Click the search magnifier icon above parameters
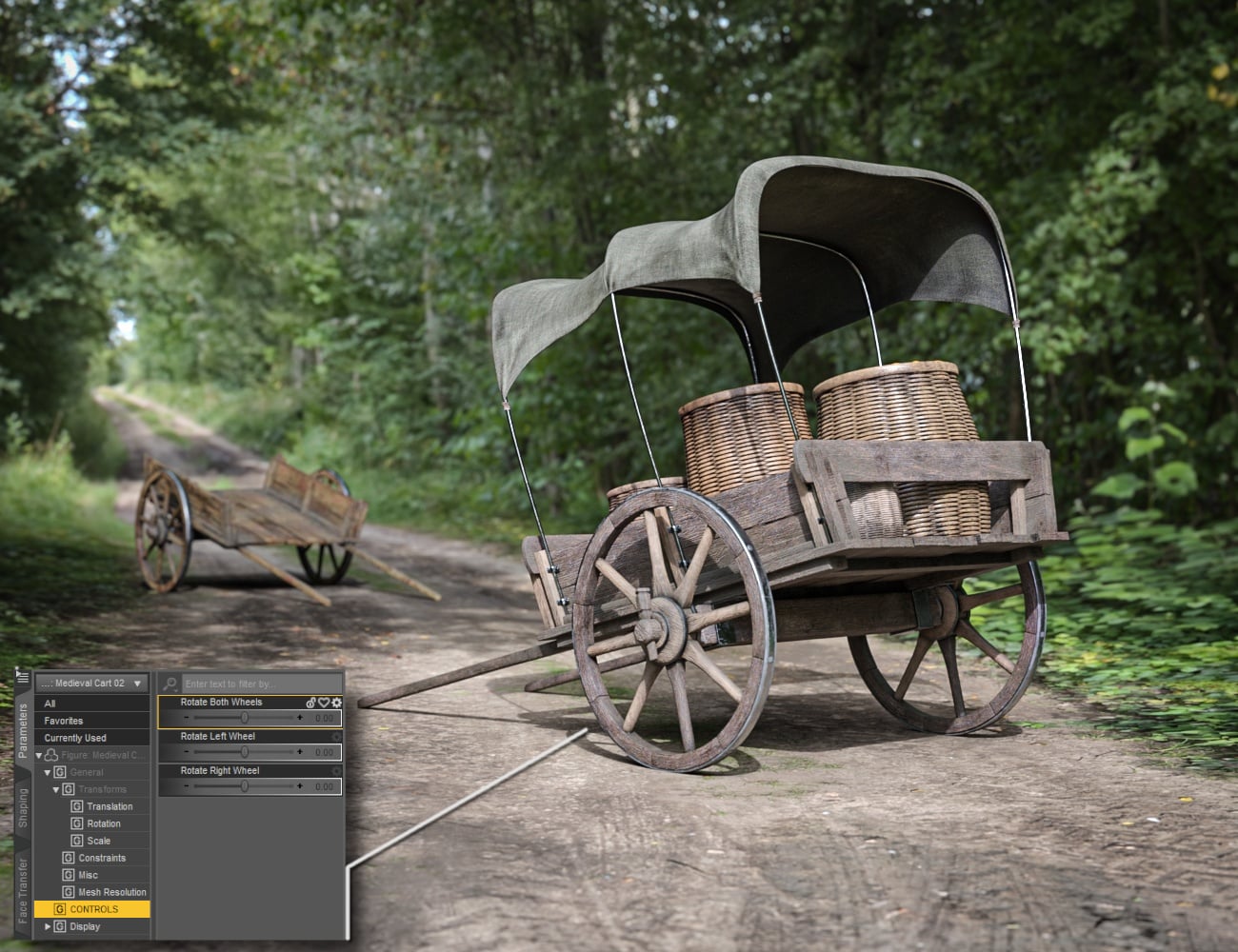The image size is (1238, 952). (169, 684)
